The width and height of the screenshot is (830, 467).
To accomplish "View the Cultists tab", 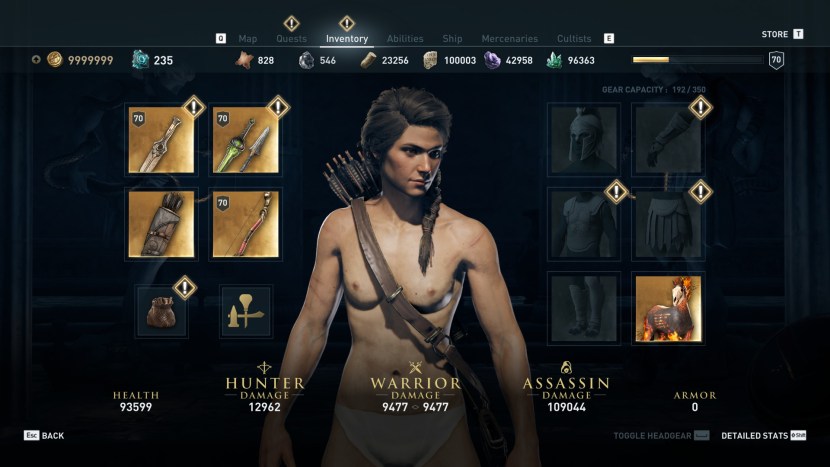I will pyautogui.click(x=576, y=39).
